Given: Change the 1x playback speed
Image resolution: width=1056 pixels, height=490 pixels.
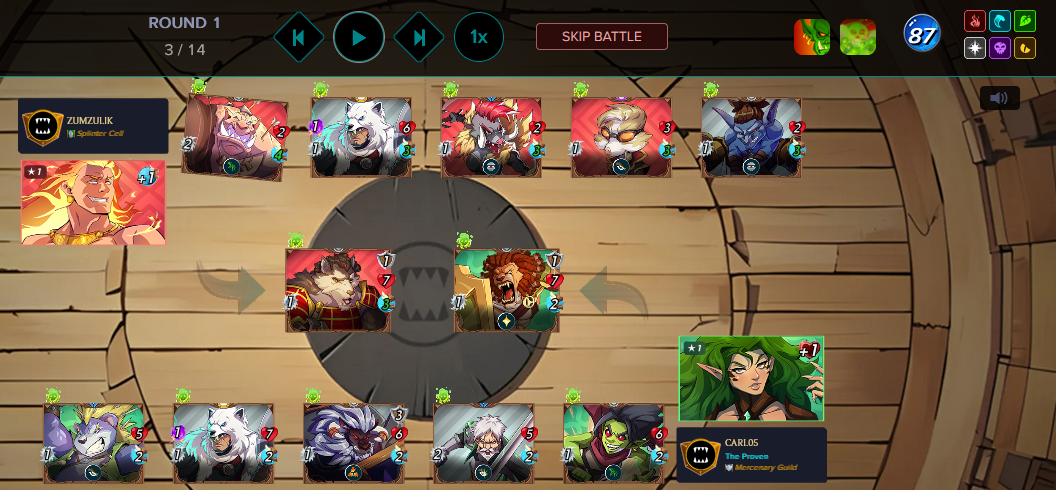Looking at the screenshot, I should coord(478,37).
